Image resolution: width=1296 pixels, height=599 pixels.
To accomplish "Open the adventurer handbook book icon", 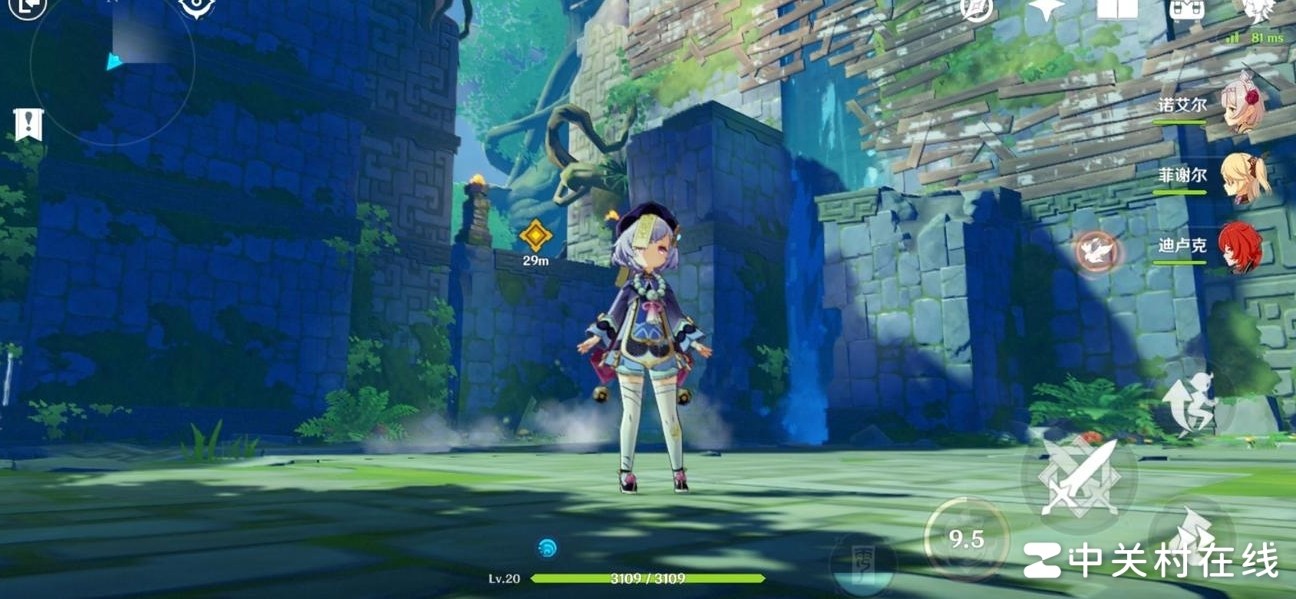I will (1117, 8).
